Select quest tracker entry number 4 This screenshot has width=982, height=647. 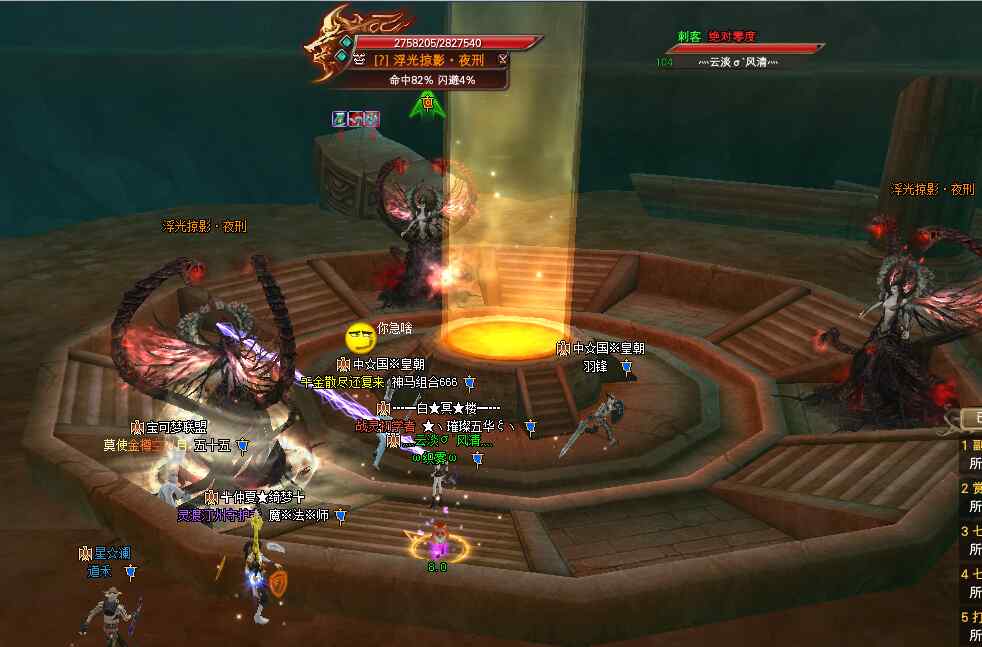click(971, 574)
